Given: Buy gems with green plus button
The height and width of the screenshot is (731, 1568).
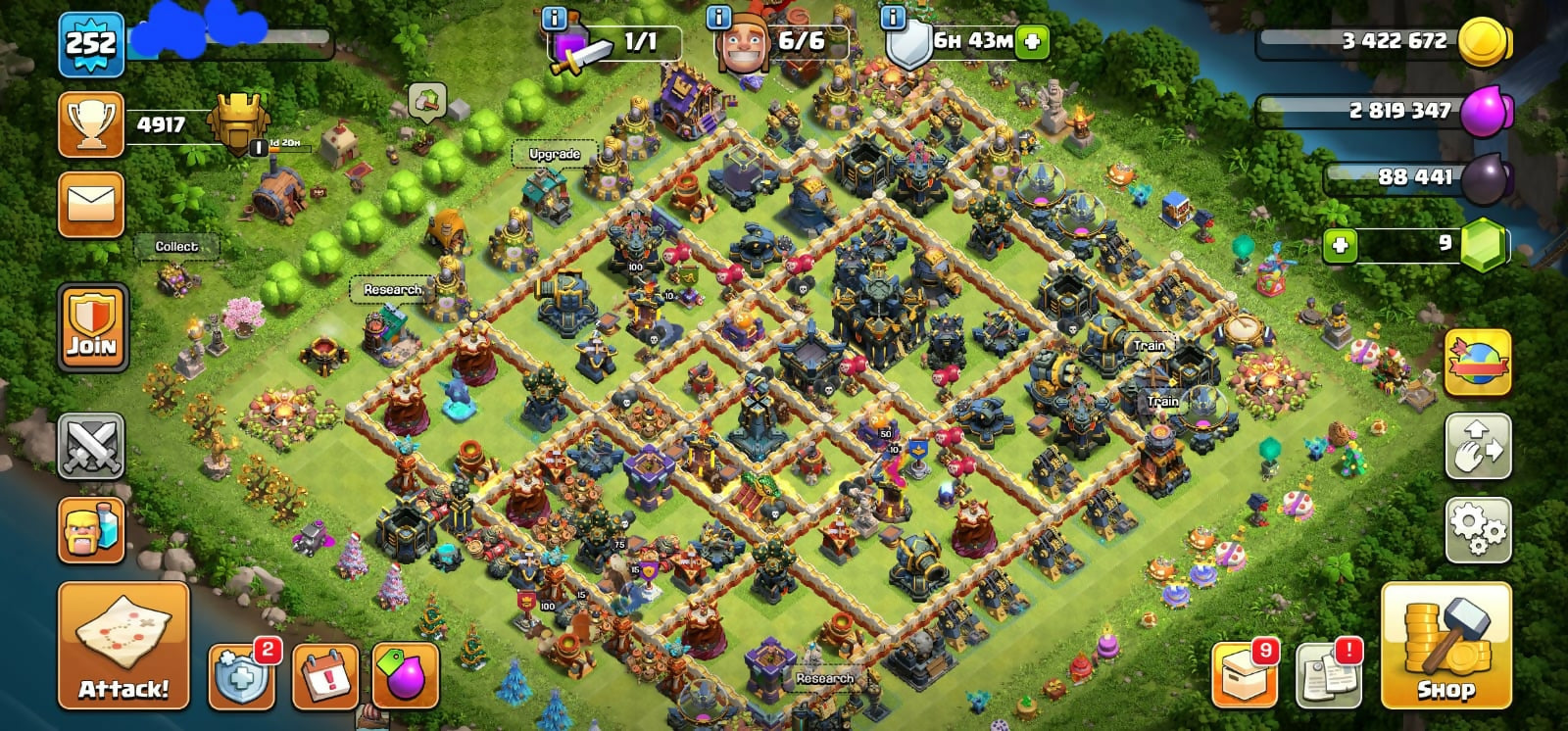Looking at the screenshot, I should [x=1340, y=245].
